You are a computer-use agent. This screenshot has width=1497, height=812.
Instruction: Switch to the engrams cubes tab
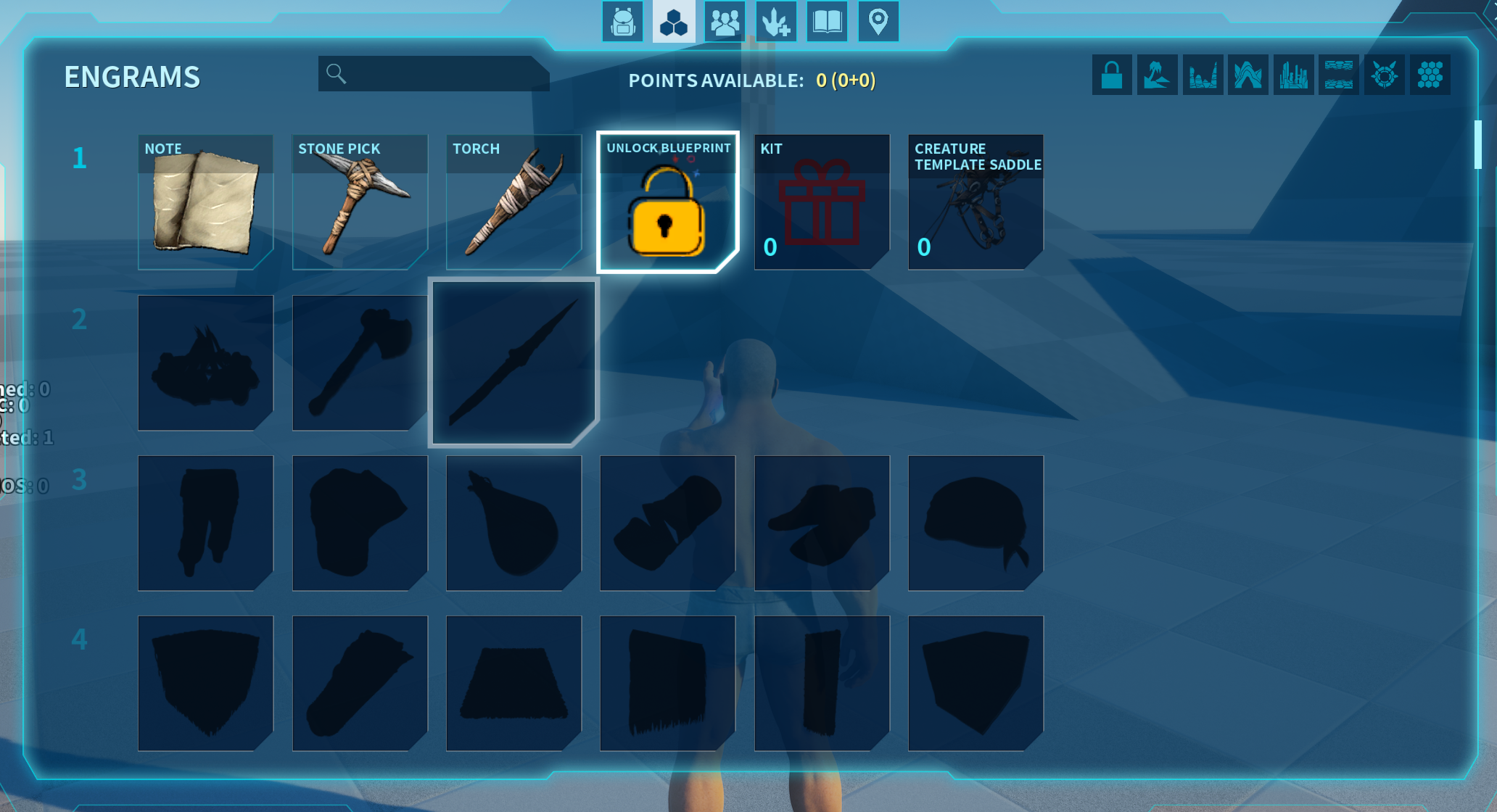click(673, 22)
